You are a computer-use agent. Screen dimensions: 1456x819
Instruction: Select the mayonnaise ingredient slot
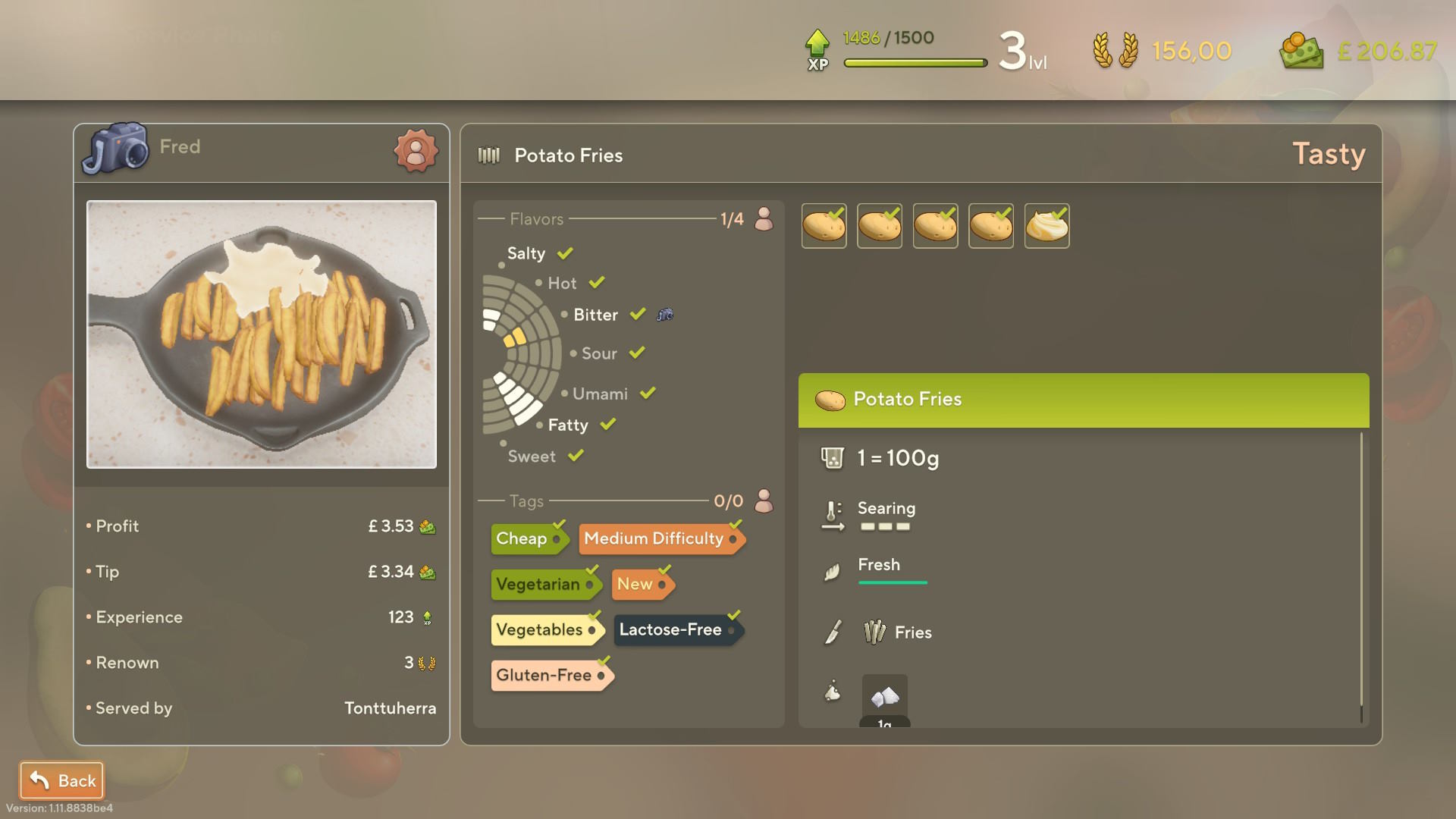(1046, 226)
